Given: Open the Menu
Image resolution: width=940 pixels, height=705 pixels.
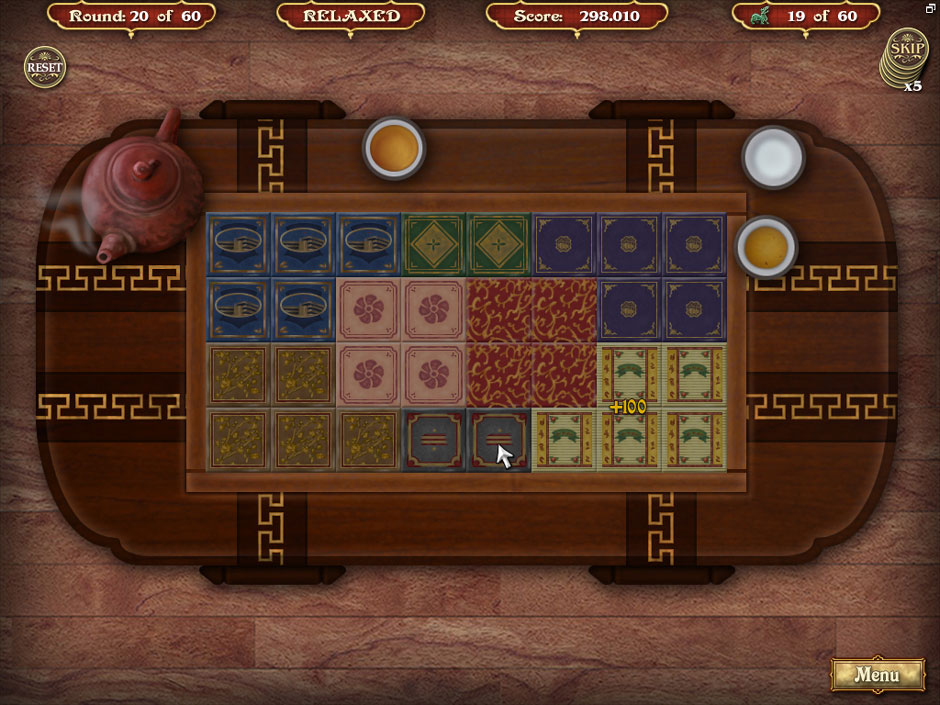Looking at the screenshot, I should click(x=877, y=675).
